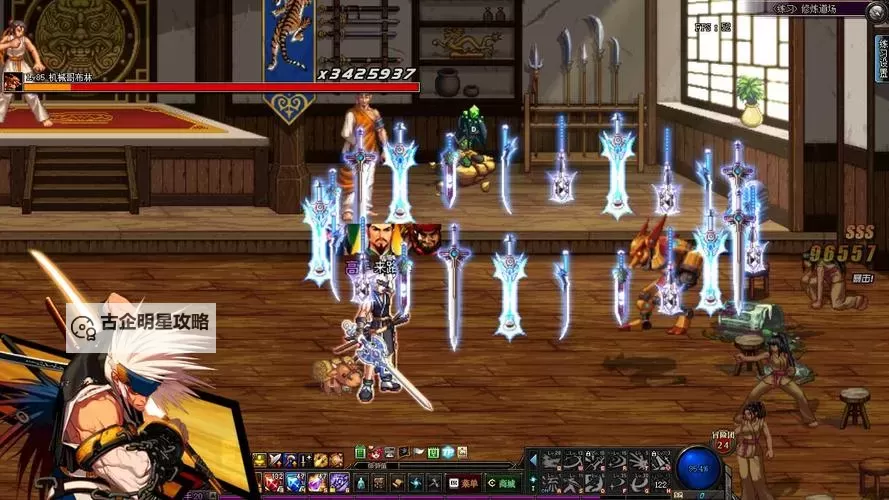Use the red potion quick slot
Image resolution: width=889 pixels, height=500 pixels.
(x=273, y=481)
